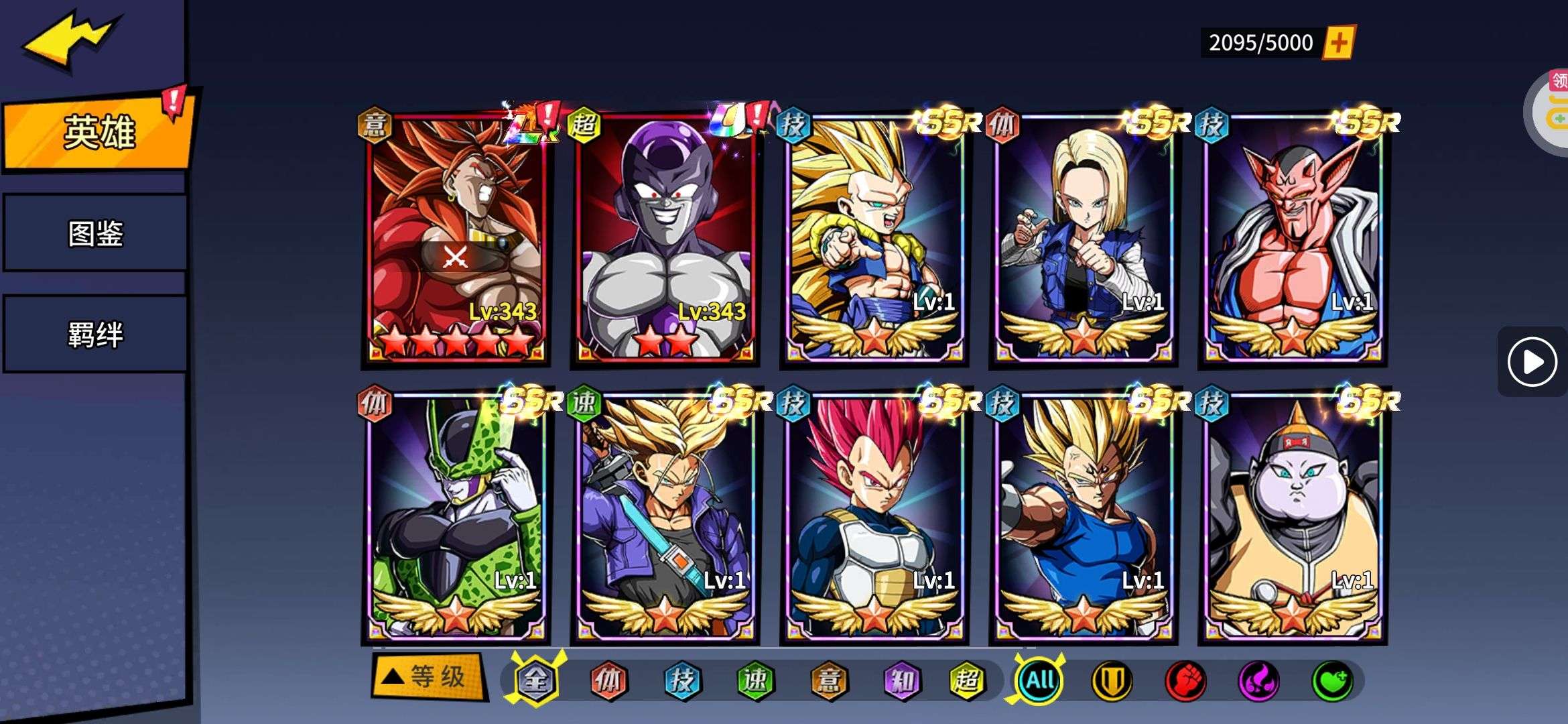Filter heroes by the red 体 type
This screenshot has width=1568, height=724.
coord(608,680)
